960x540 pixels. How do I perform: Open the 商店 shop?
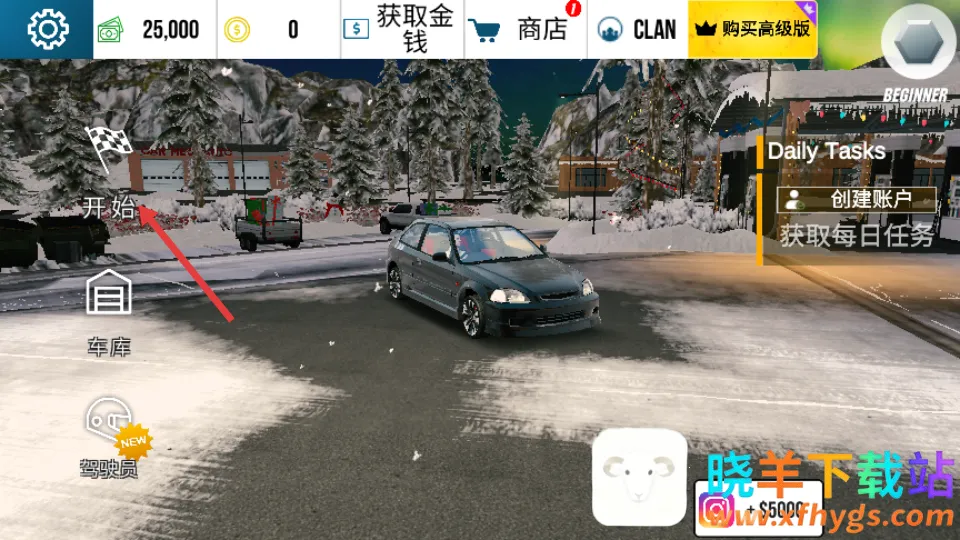(526, 30)
